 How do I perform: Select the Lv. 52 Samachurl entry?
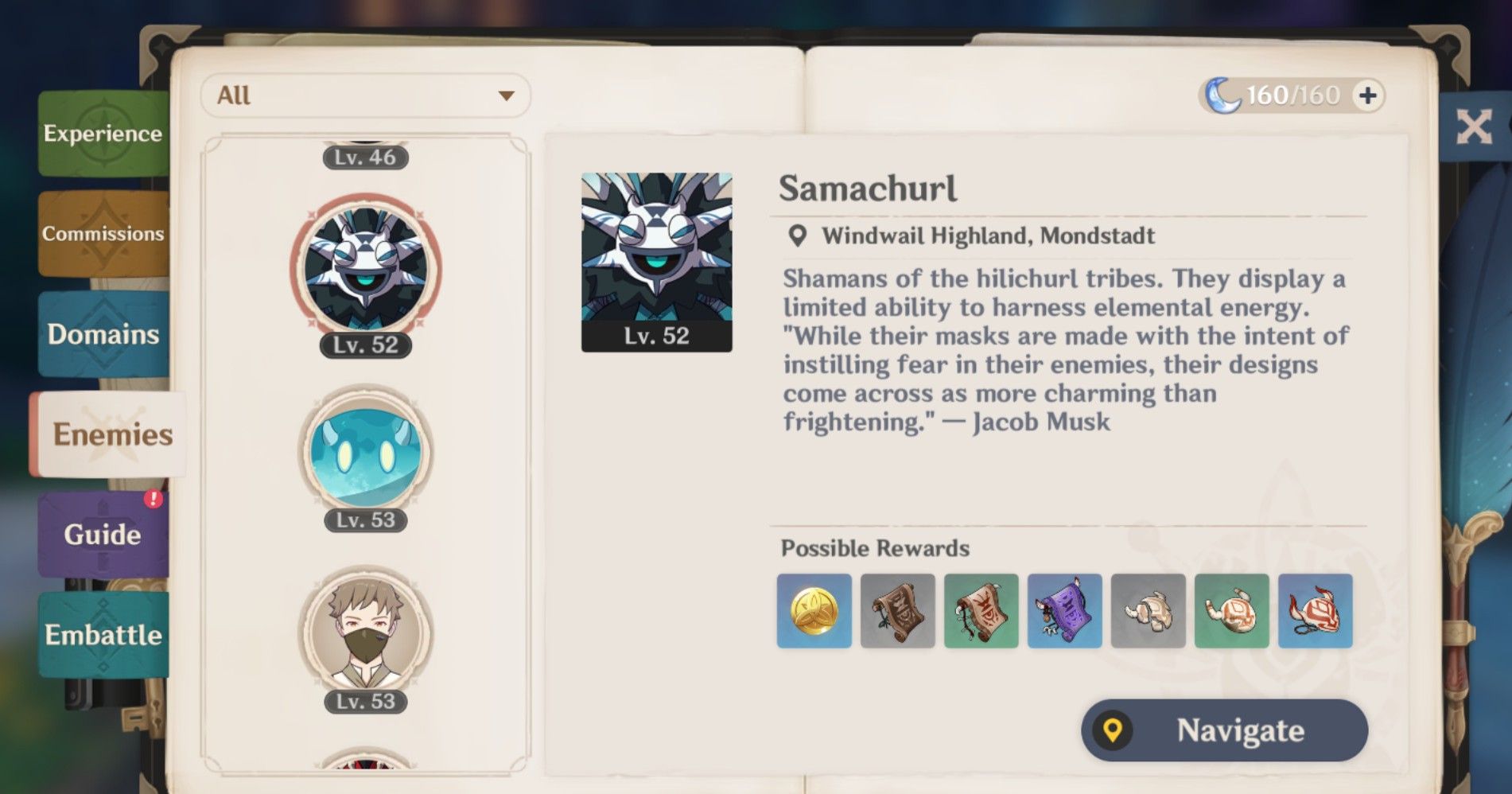365,268
